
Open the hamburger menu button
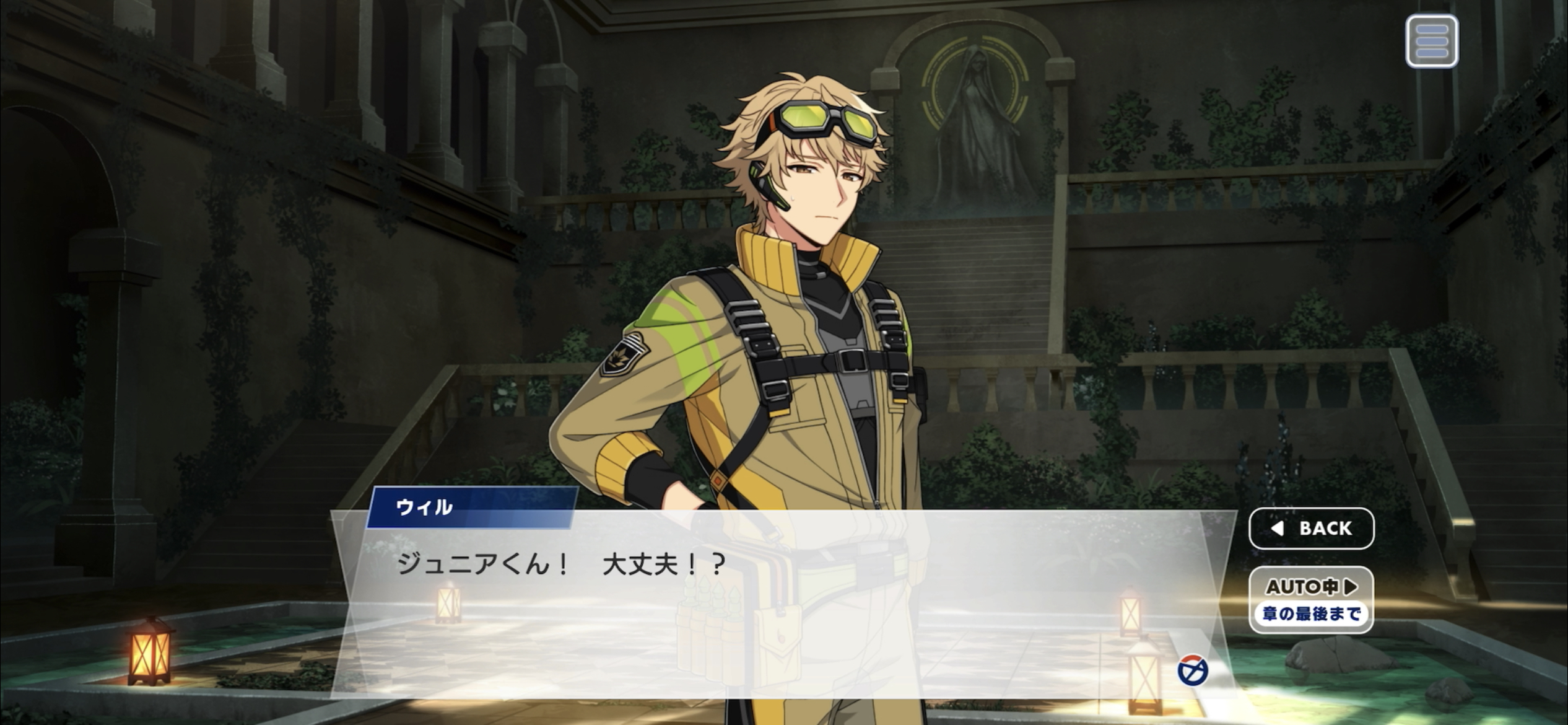pyautogui.click(x=1431, y=42)
